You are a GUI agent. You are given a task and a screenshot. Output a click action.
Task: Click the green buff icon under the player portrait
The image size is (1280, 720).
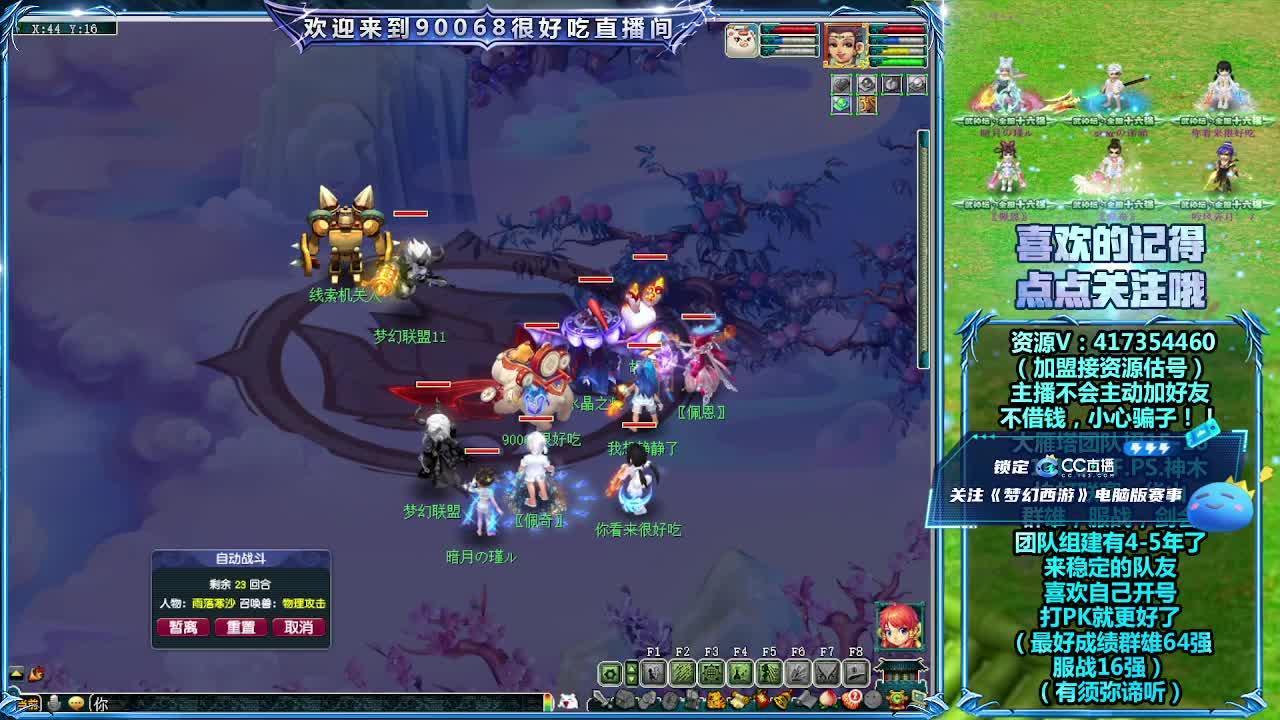841,104
